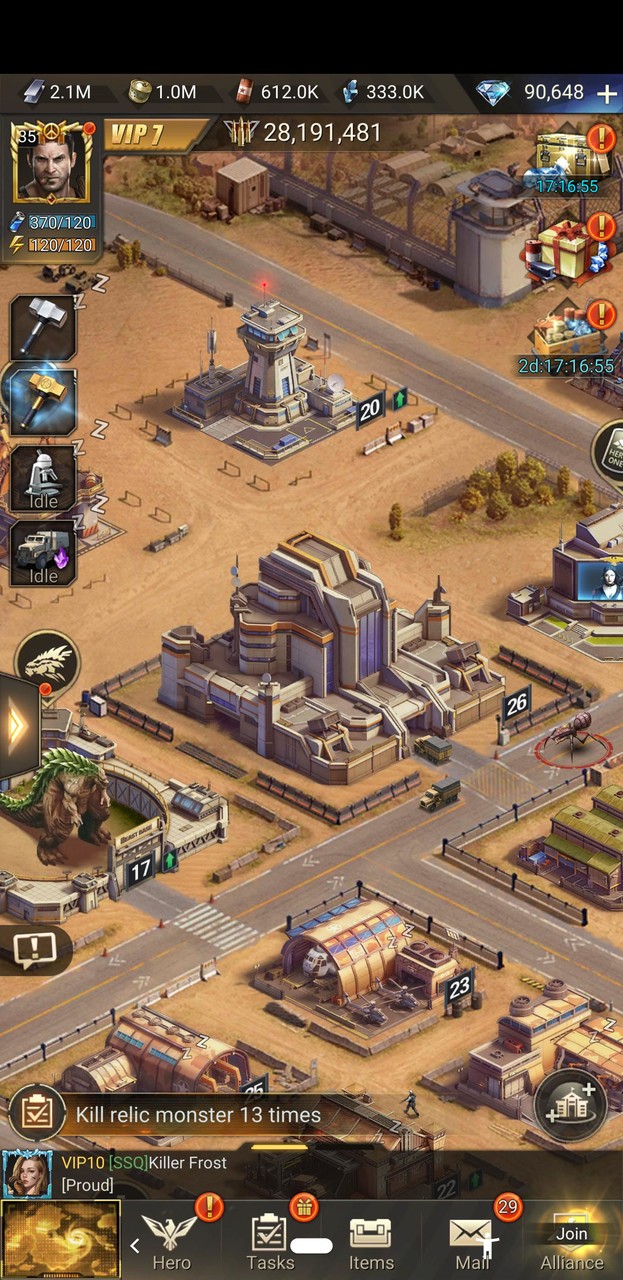Open the commander portrait profile
The image size is (623, 1280).
(50, 162)
